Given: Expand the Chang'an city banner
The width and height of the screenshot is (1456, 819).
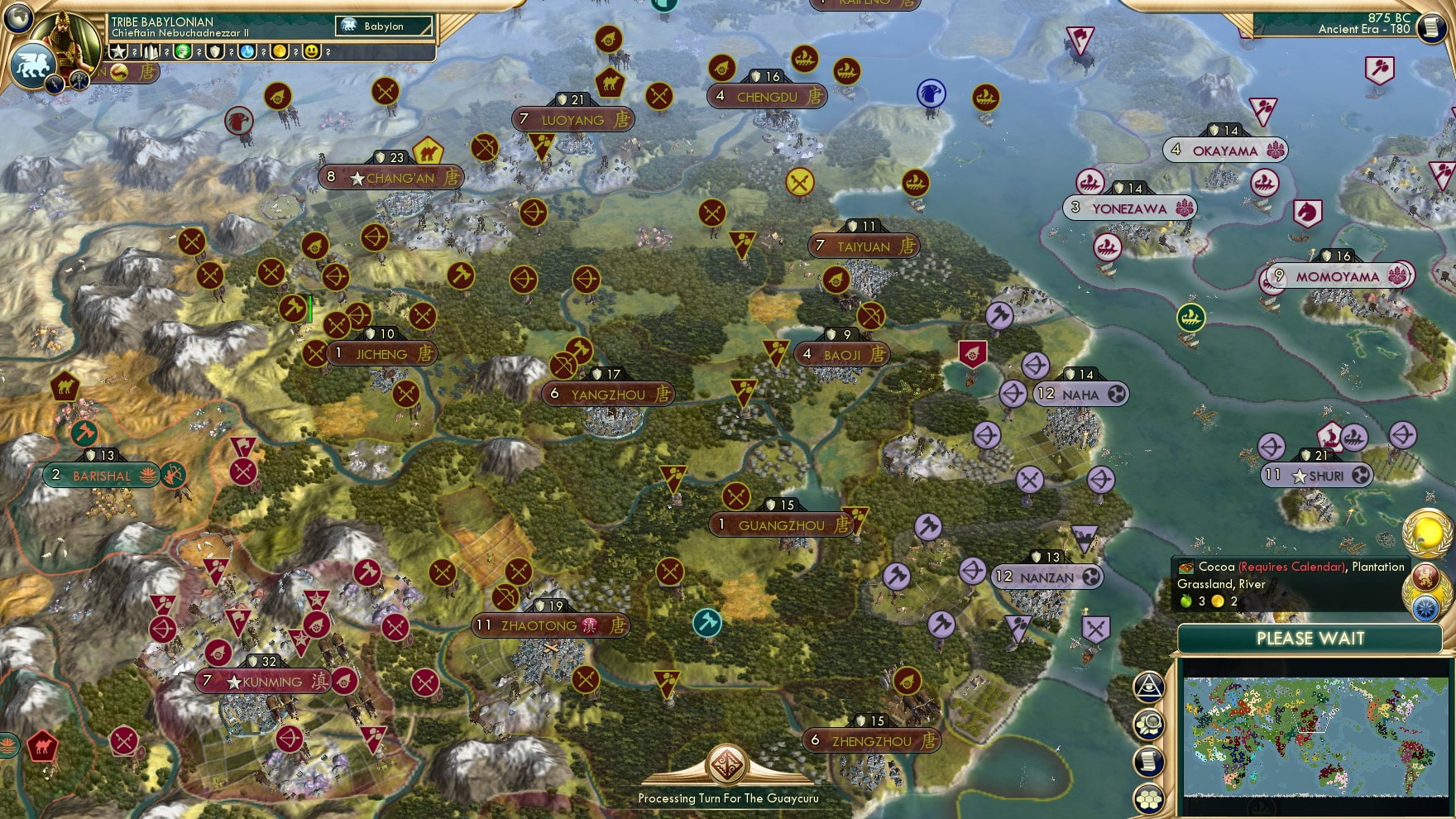Looking at the screenshot, I should point(390,177).
